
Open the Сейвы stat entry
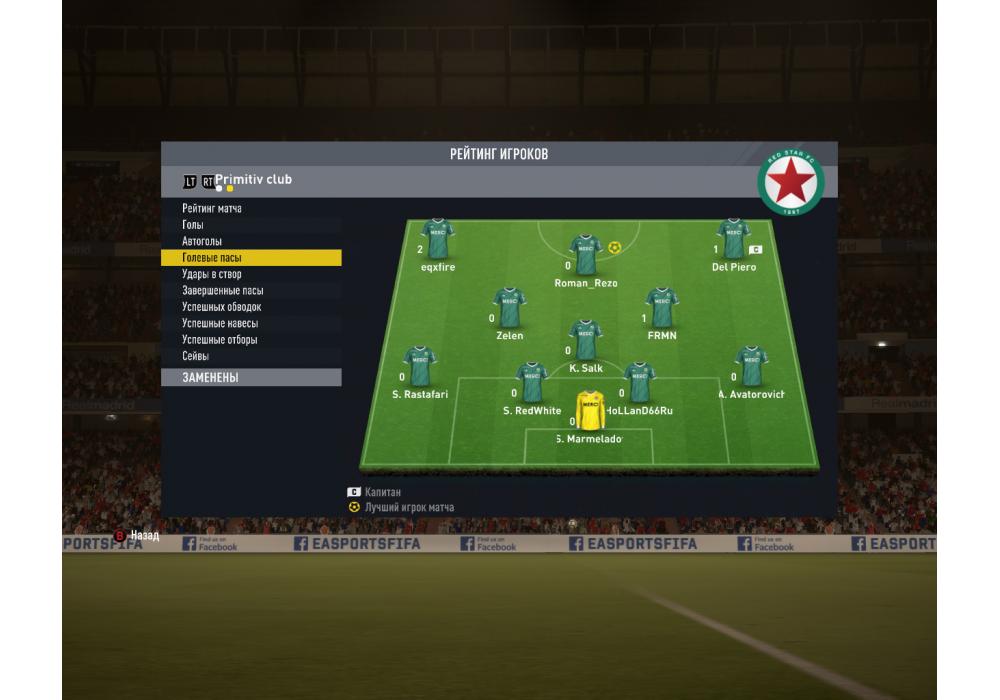196,357
